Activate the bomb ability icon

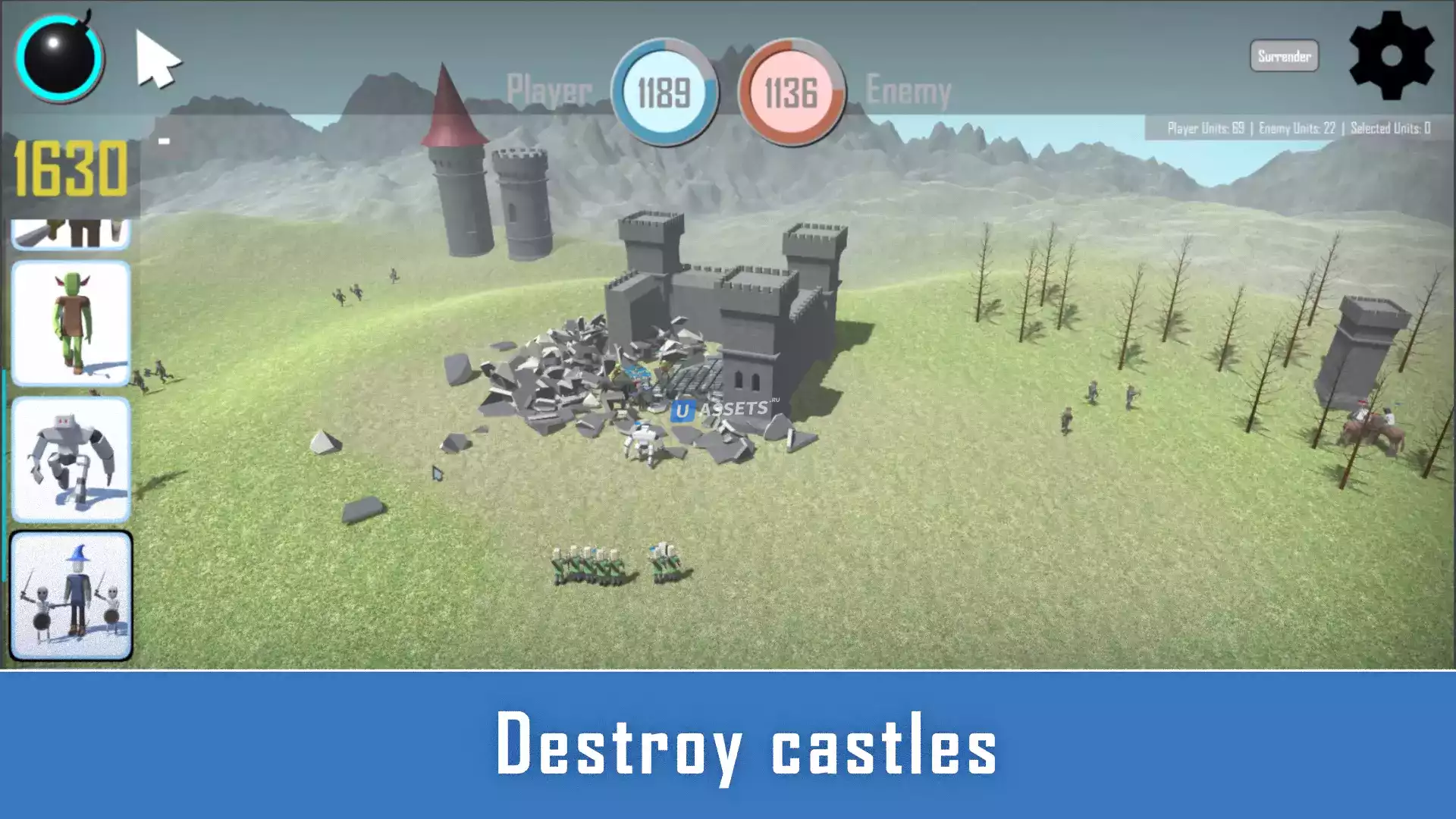coord(59,58)
